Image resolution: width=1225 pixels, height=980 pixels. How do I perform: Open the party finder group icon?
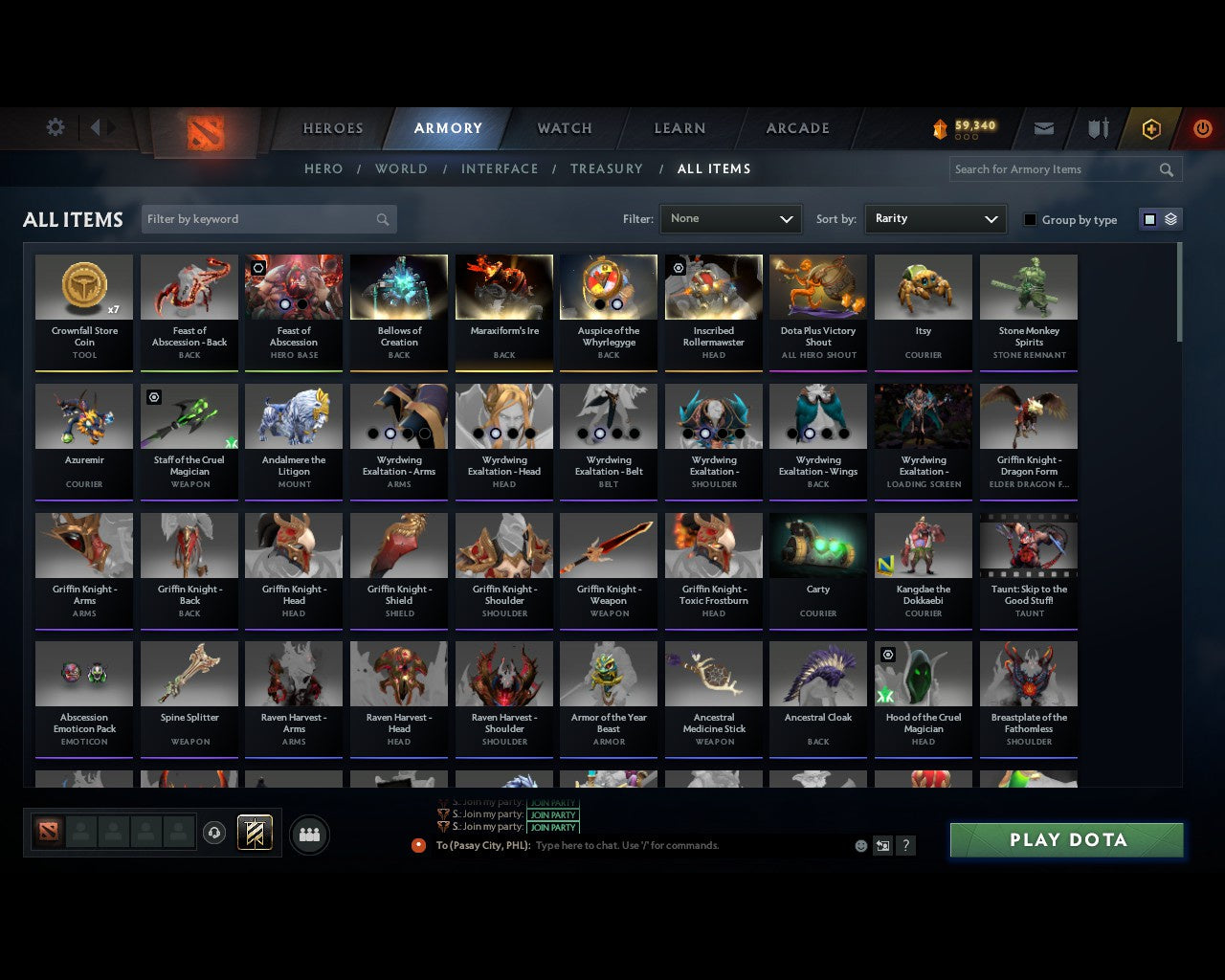click(x=308, y=834)
